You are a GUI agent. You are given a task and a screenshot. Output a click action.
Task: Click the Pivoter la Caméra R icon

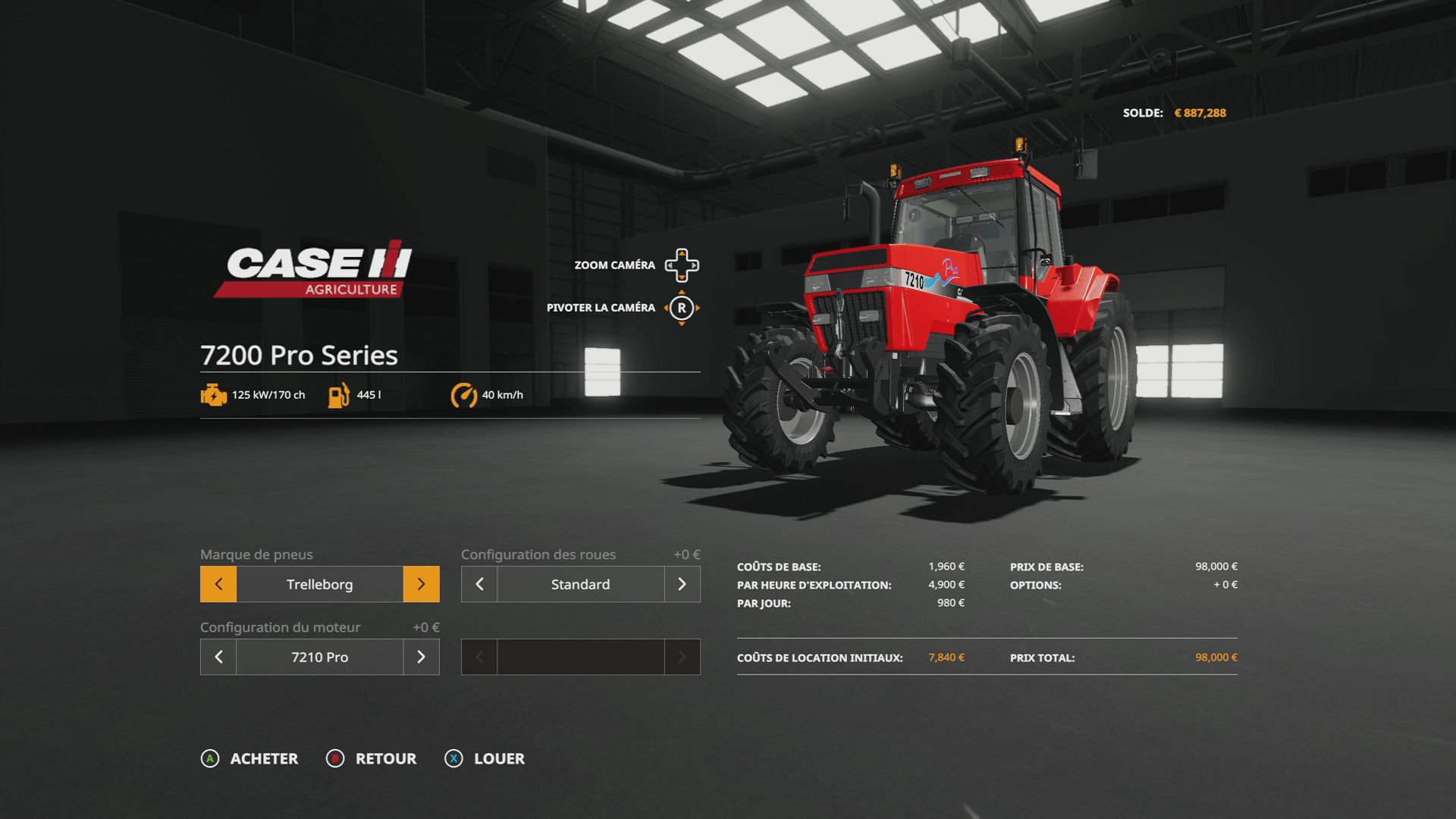(x=683, y=308)
